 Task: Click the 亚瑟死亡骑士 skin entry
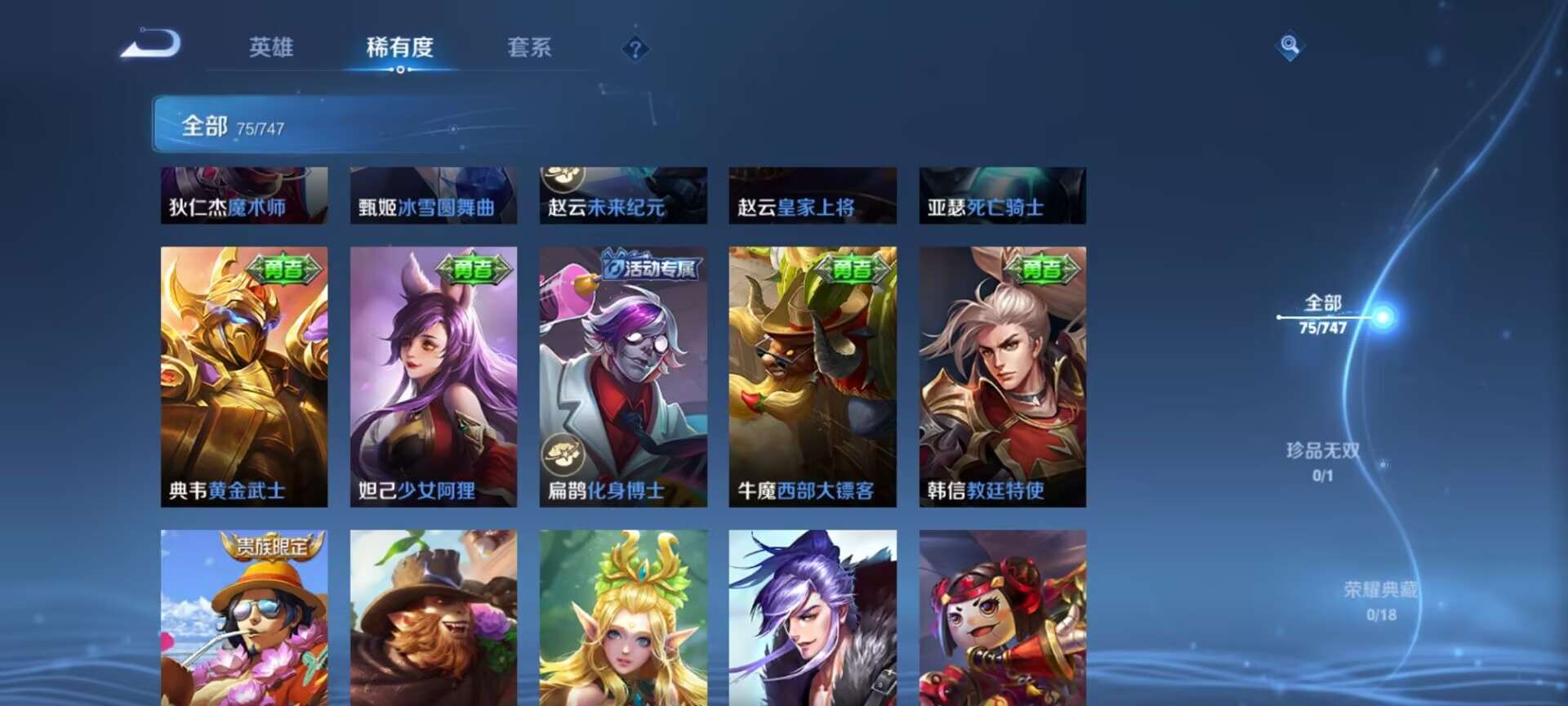(1002, 196)
